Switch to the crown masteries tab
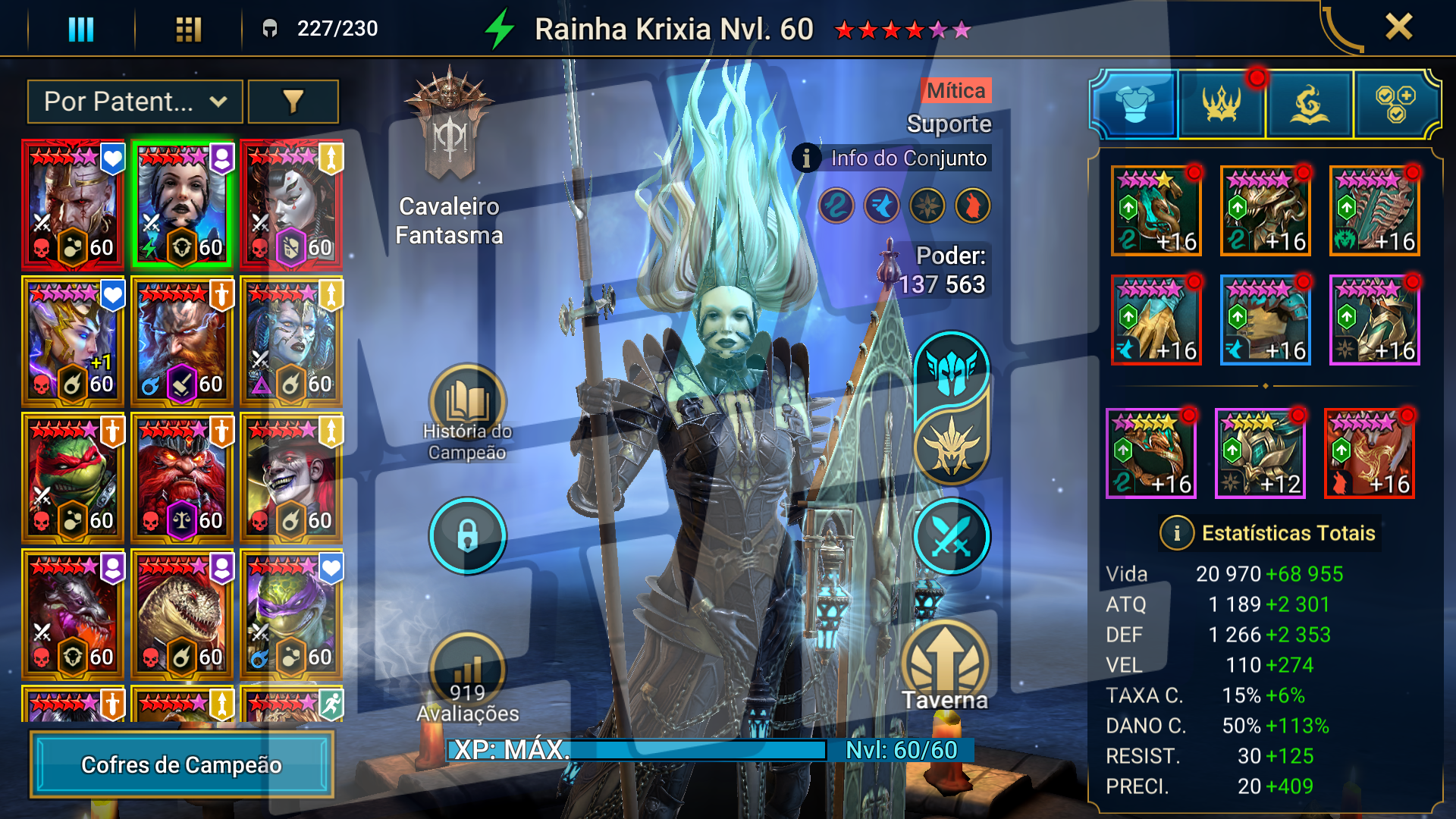 (x=1221, y=105)
